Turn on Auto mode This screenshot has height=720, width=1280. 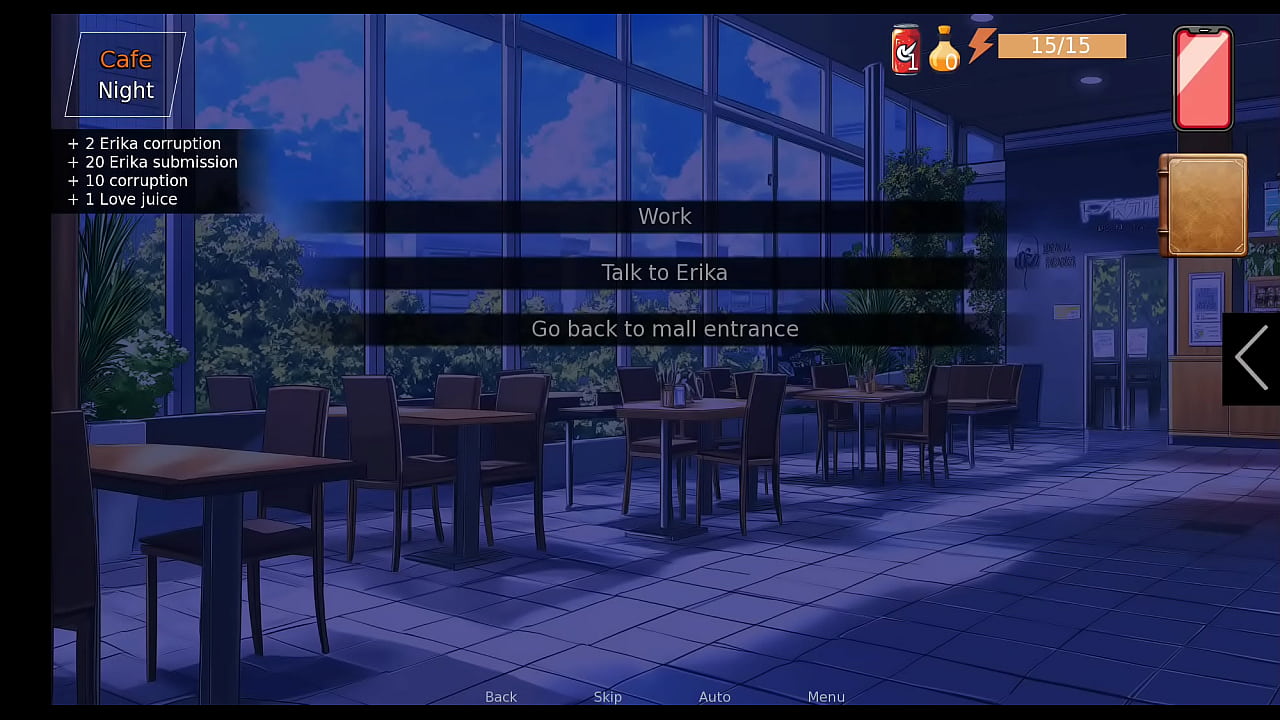[714, 697]
